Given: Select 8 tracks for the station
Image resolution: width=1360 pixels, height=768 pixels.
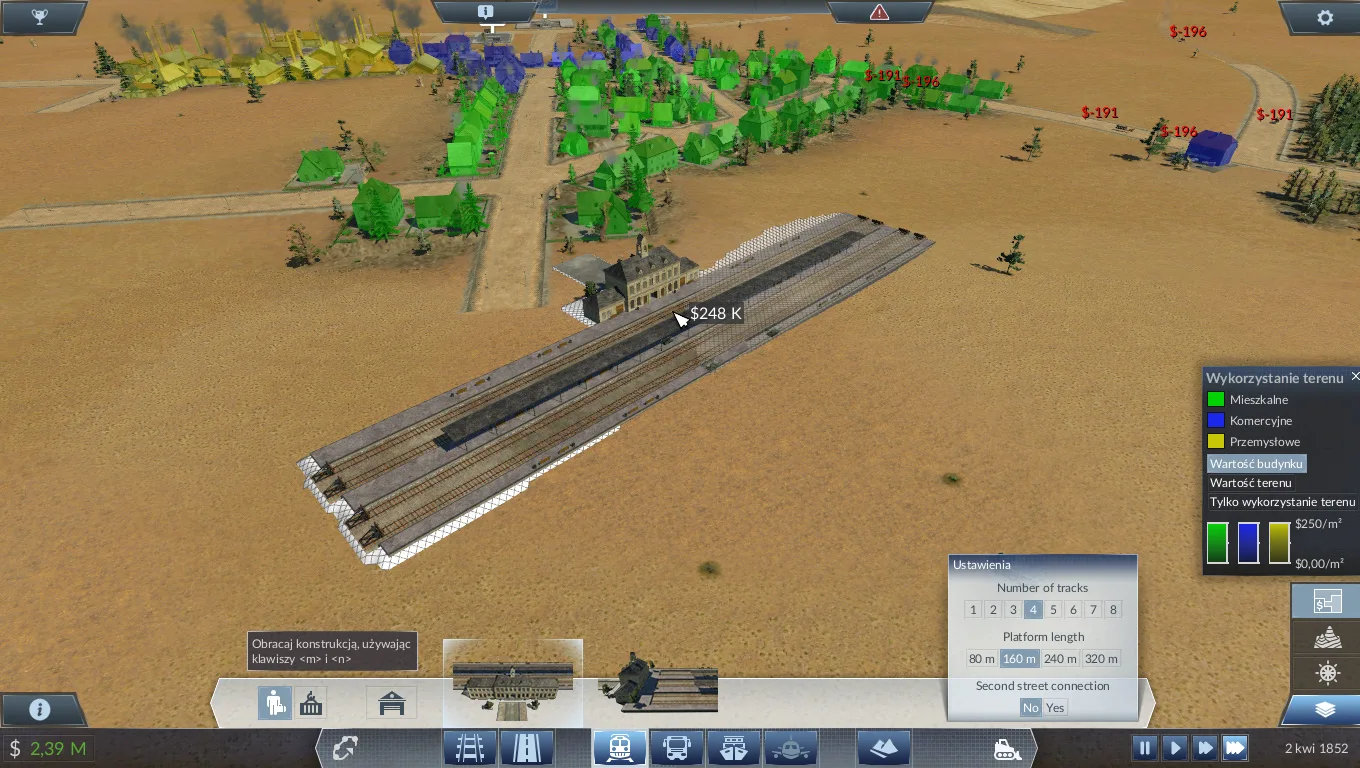Looking at the screenshot, I should [1112, 609].
